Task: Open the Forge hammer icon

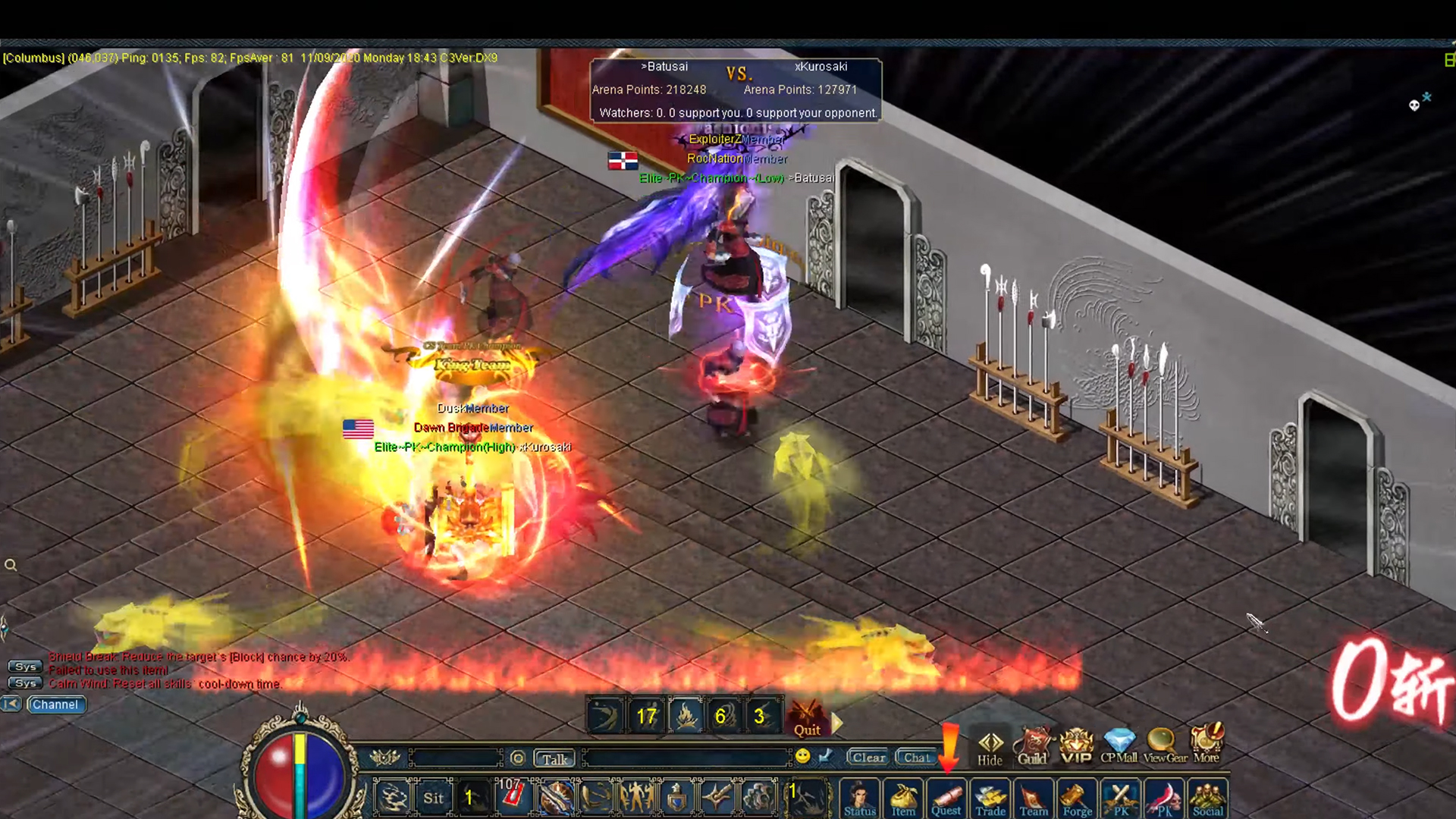Action: coord(1077,798)
